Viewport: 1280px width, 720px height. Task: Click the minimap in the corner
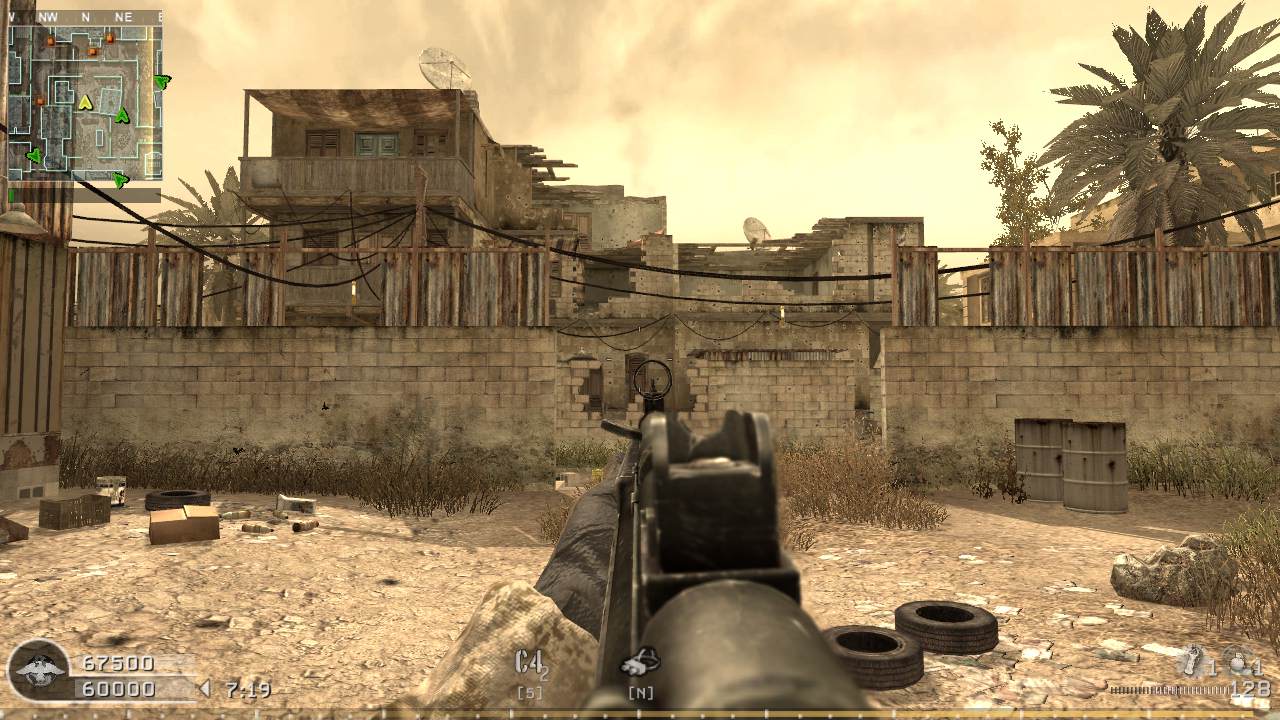(x=85, y=100)
